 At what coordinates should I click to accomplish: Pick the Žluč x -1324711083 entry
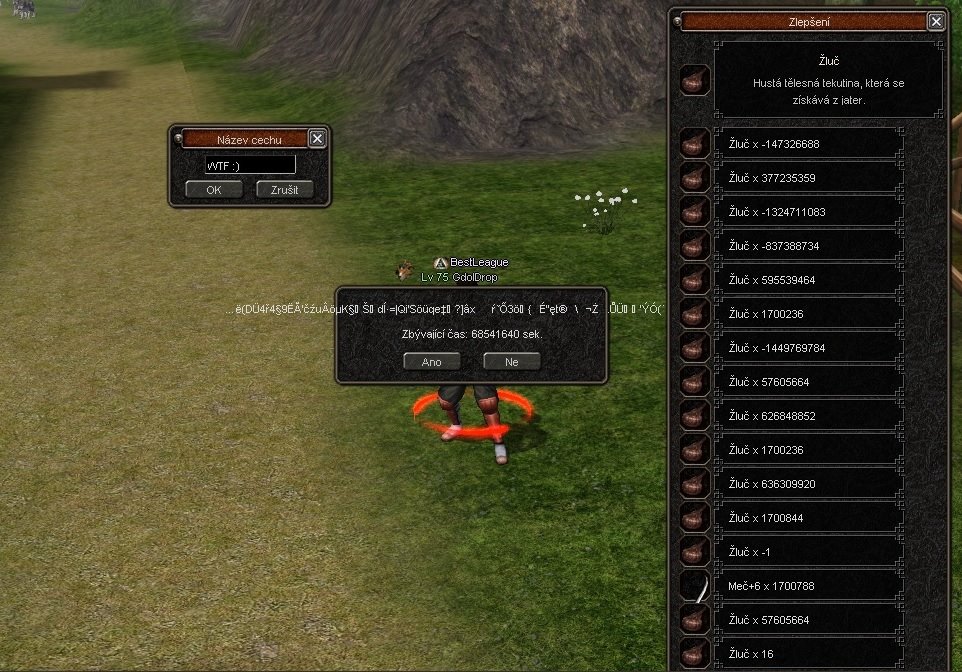point(809,212)
